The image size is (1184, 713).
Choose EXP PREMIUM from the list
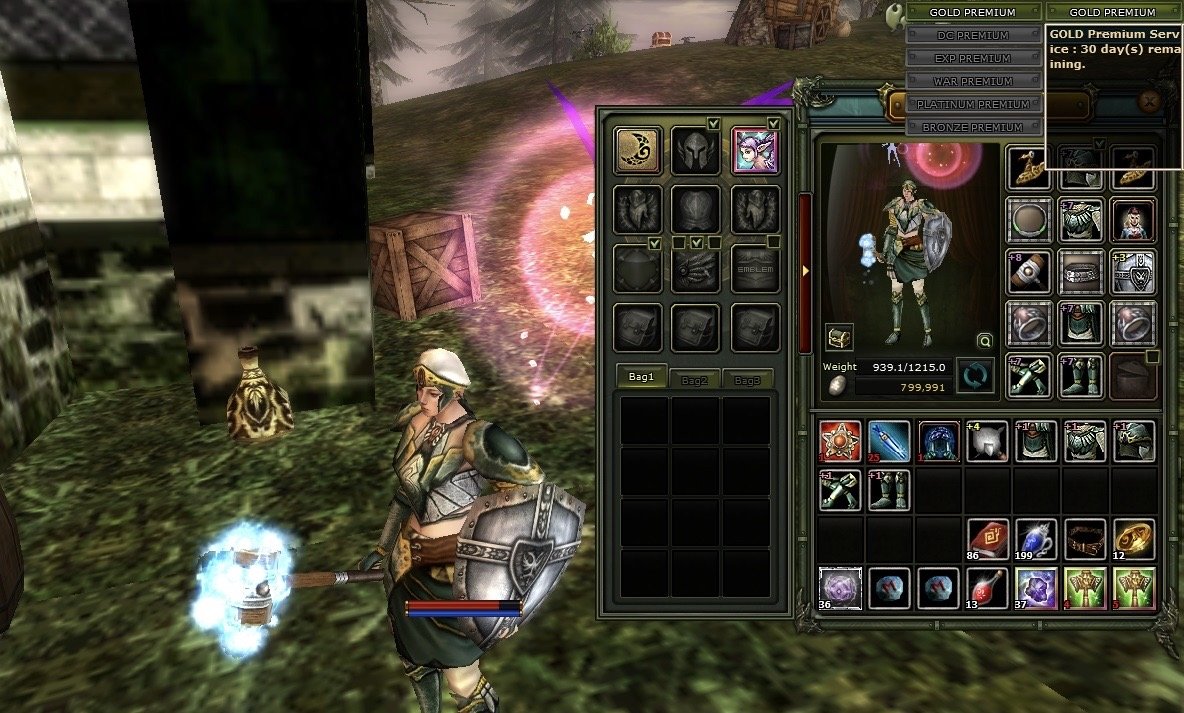[x=974, y=59]
